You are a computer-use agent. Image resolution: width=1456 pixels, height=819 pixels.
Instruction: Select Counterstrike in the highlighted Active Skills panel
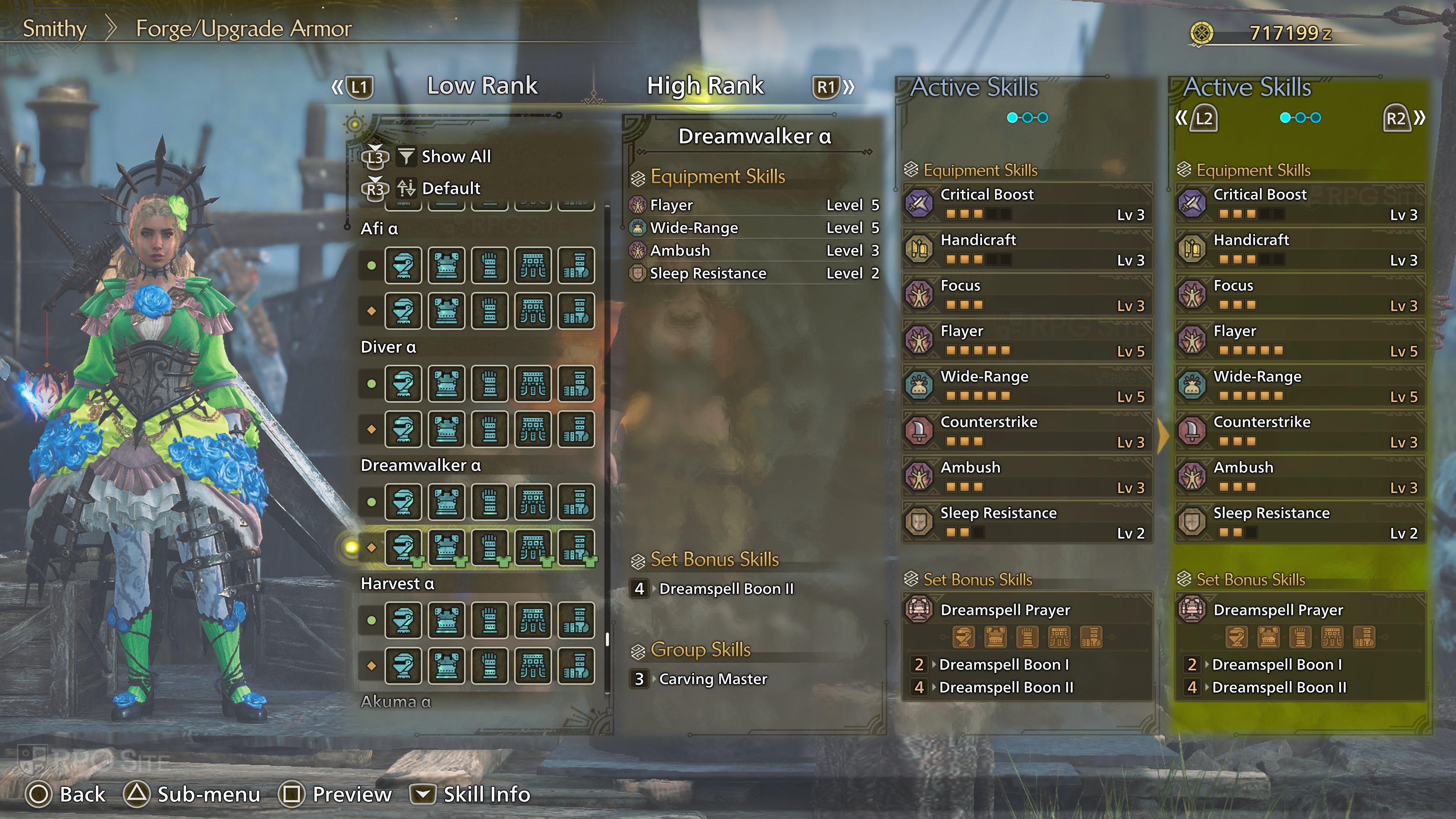pyautogui.click(x=1300, y=431)
